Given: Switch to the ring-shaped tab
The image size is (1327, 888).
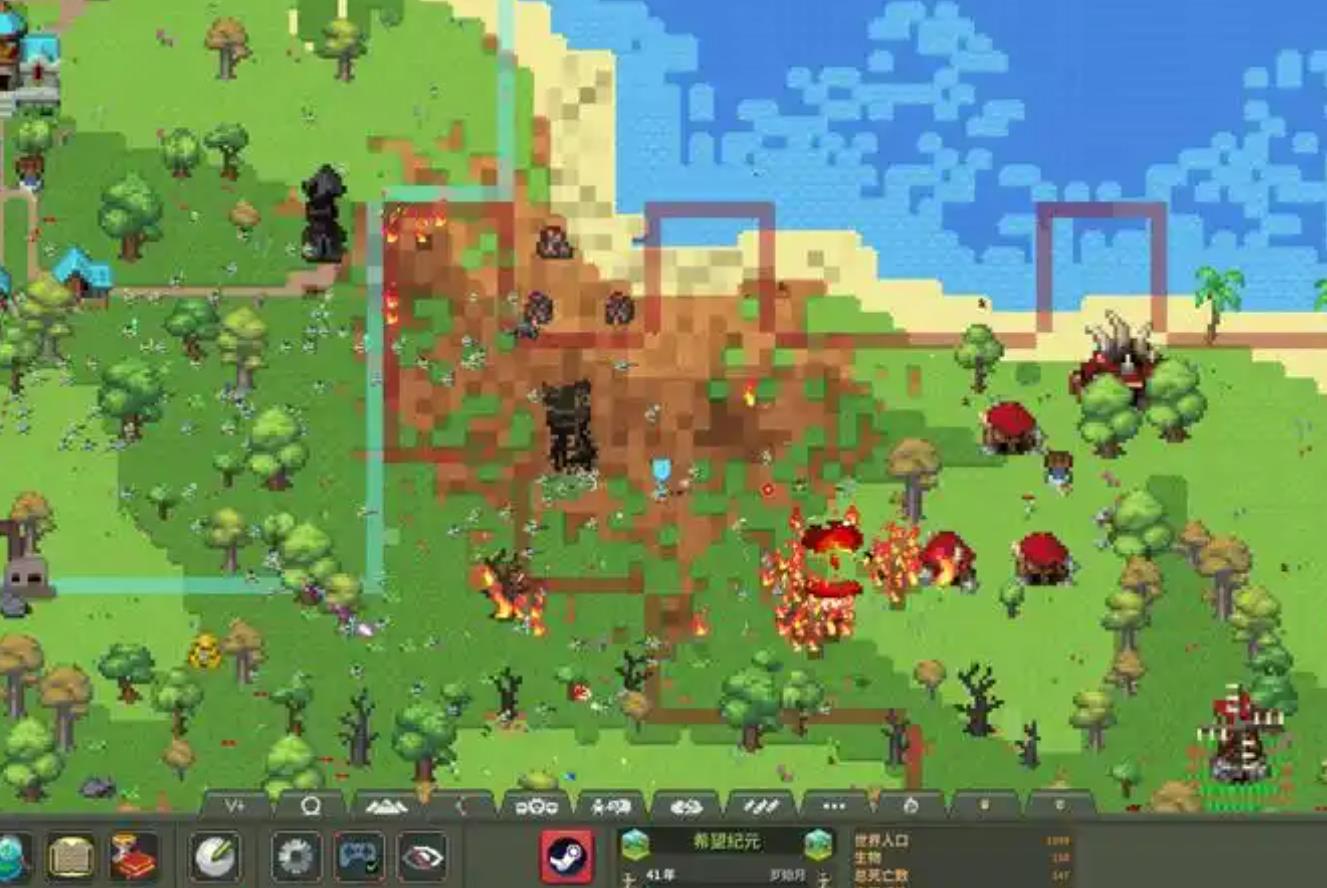Looking at the screenshot, I should (310, 806).
